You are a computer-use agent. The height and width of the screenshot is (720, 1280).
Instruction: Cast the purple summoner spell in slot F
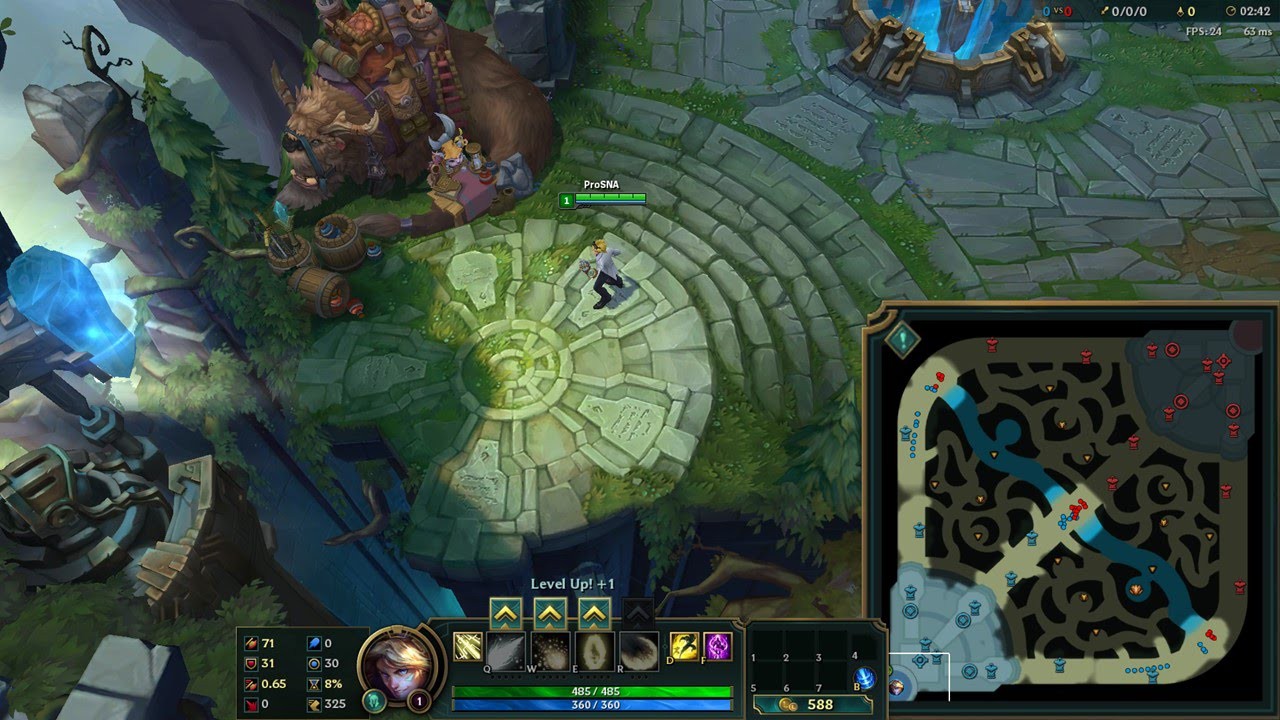(x=717, y=647)
